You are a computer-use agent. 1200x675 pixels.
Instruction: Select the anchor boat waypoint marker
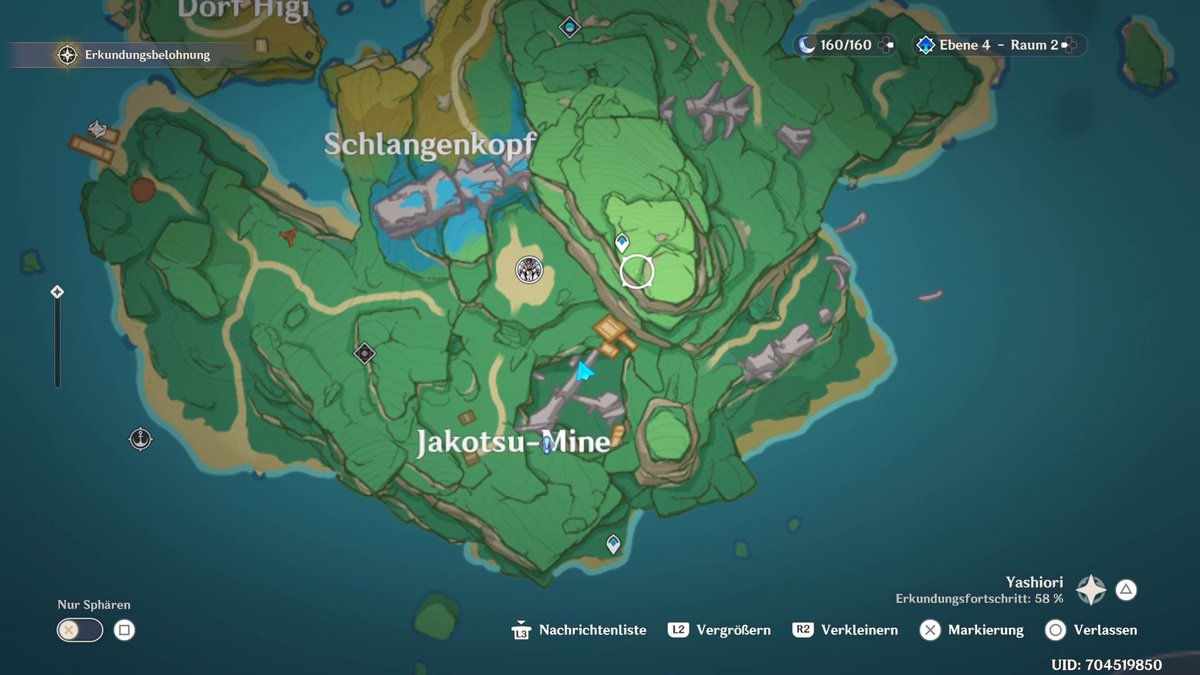140,438
